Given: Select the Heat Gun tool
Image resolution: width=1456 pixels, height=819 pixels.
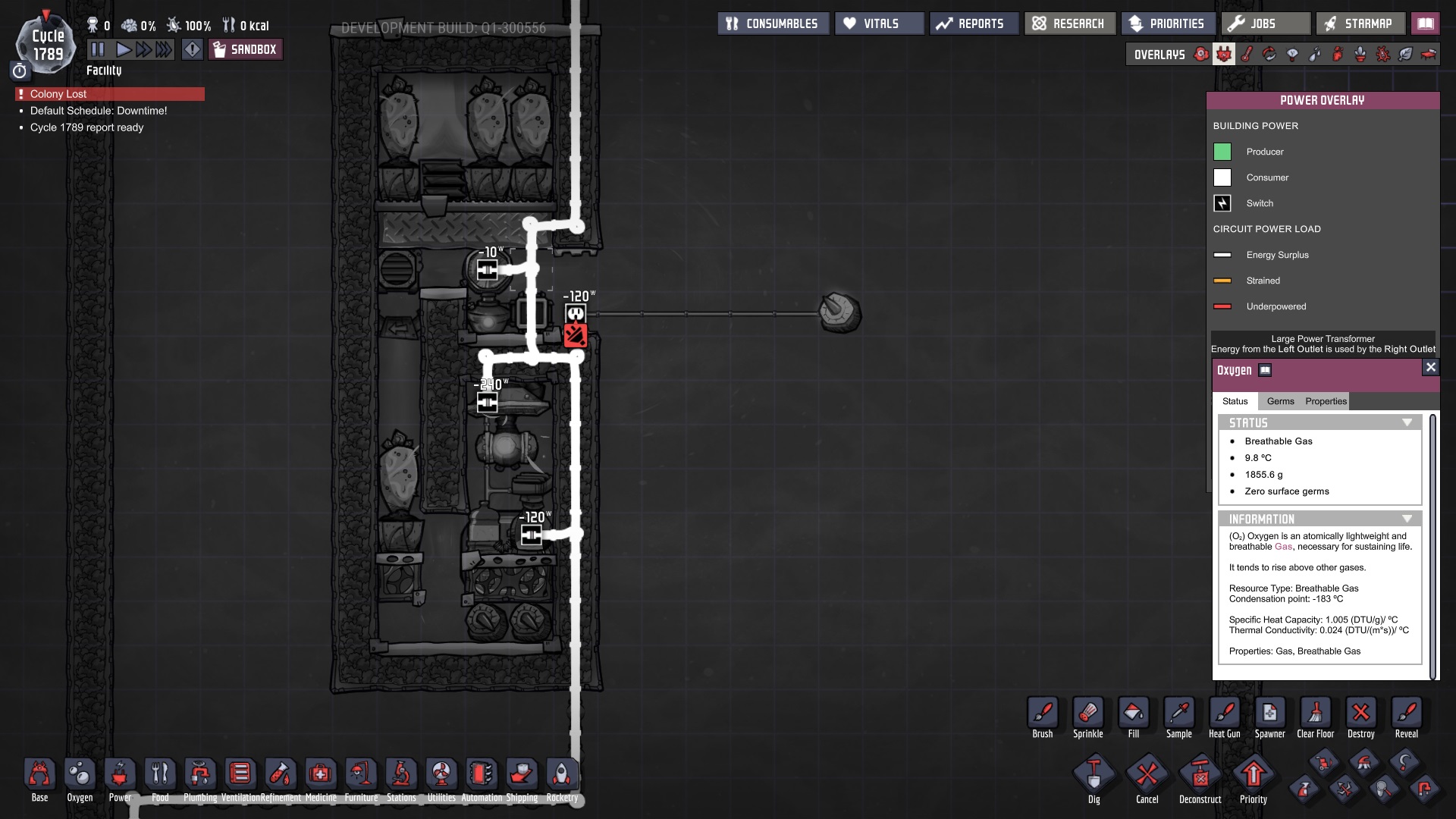Looking at the screenshot, I should pyautogui.click(x=1225, y=713).
